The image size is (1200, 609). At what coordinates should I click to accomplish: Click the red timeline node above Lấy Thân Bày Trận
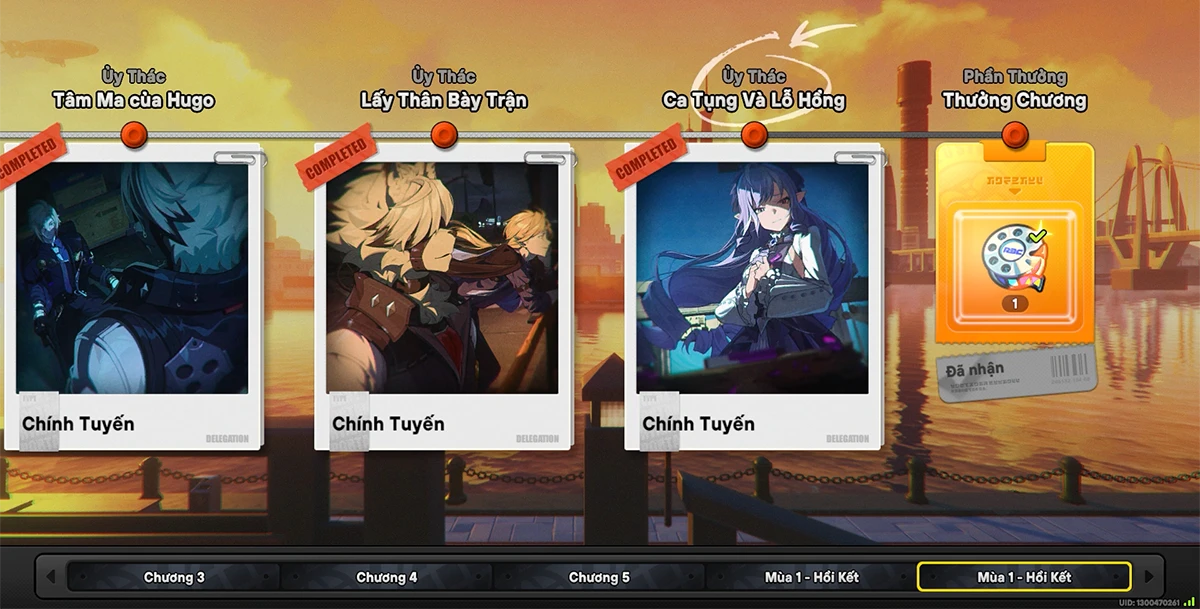tap(444, 134)
